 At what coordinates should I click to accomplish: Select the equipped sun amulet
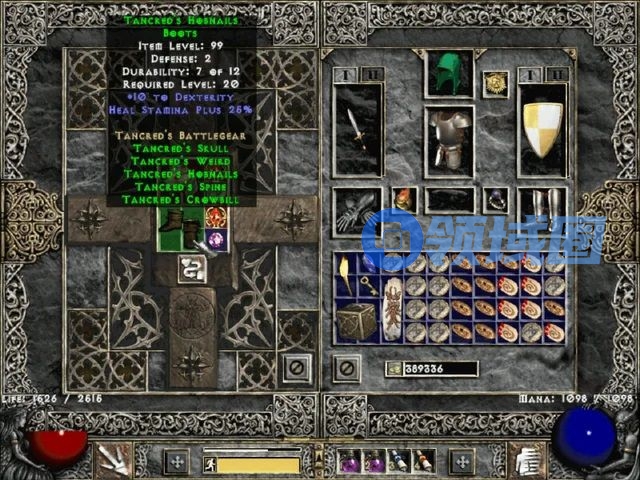[494, 83]
